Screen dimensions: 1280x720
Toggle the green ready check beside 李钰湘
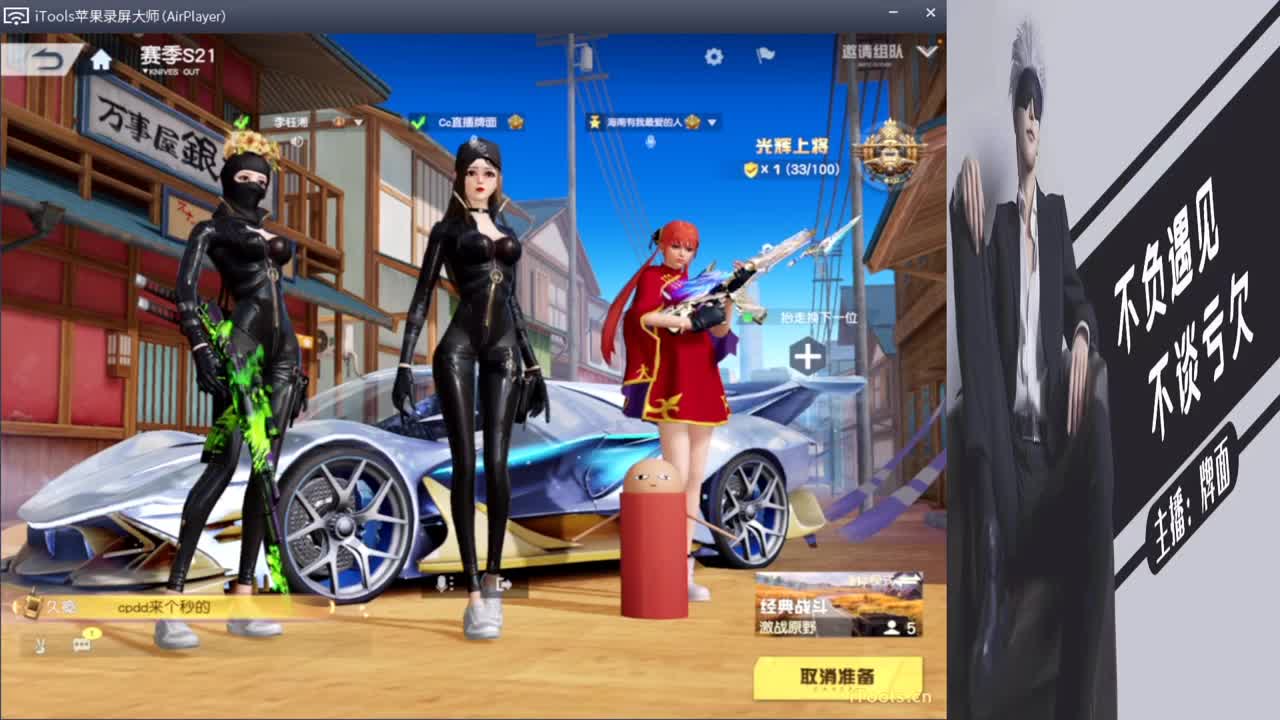pos(239,123)
